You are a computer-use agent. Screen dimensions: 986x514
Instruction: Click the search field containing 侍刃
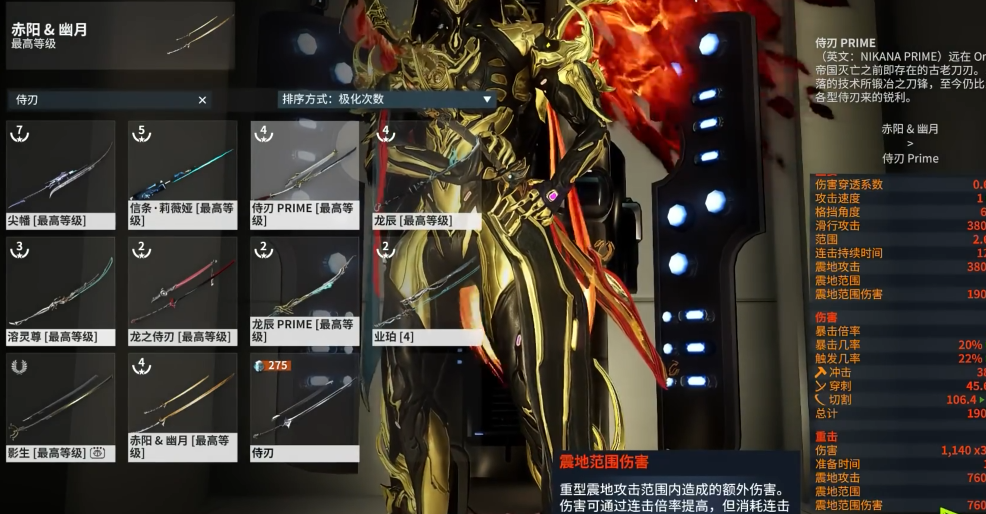point(100,100)
